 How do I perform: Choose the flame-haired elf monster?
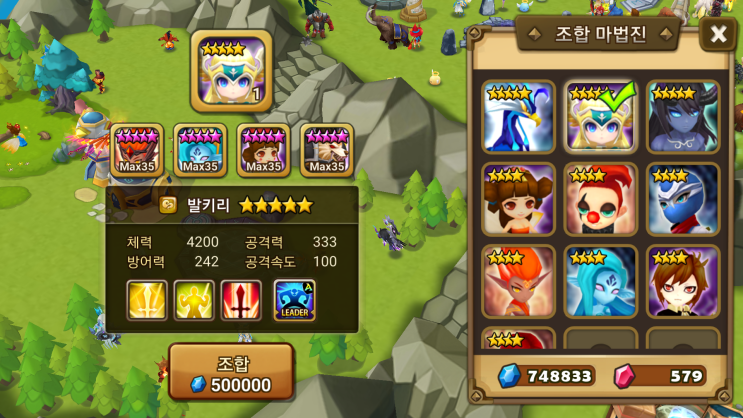tap(519, 281)
